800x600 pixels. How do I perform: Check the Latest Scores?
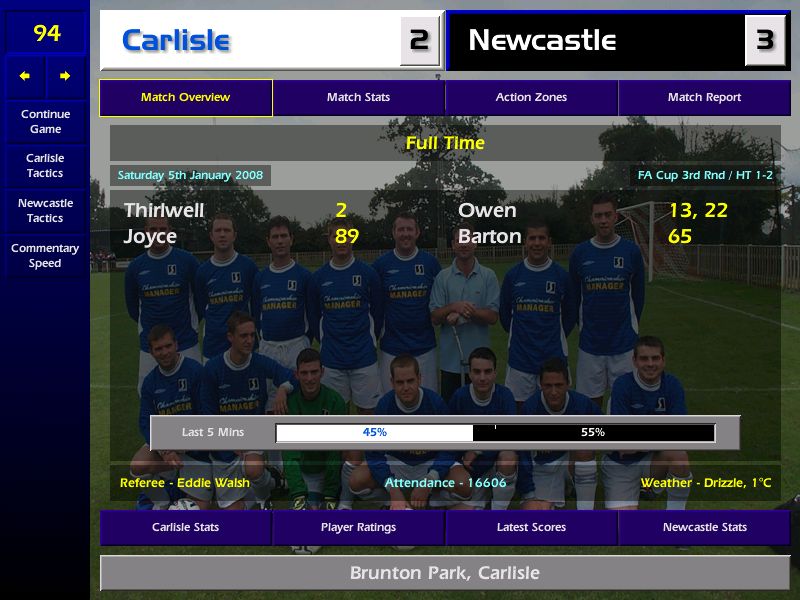point(531,527)
